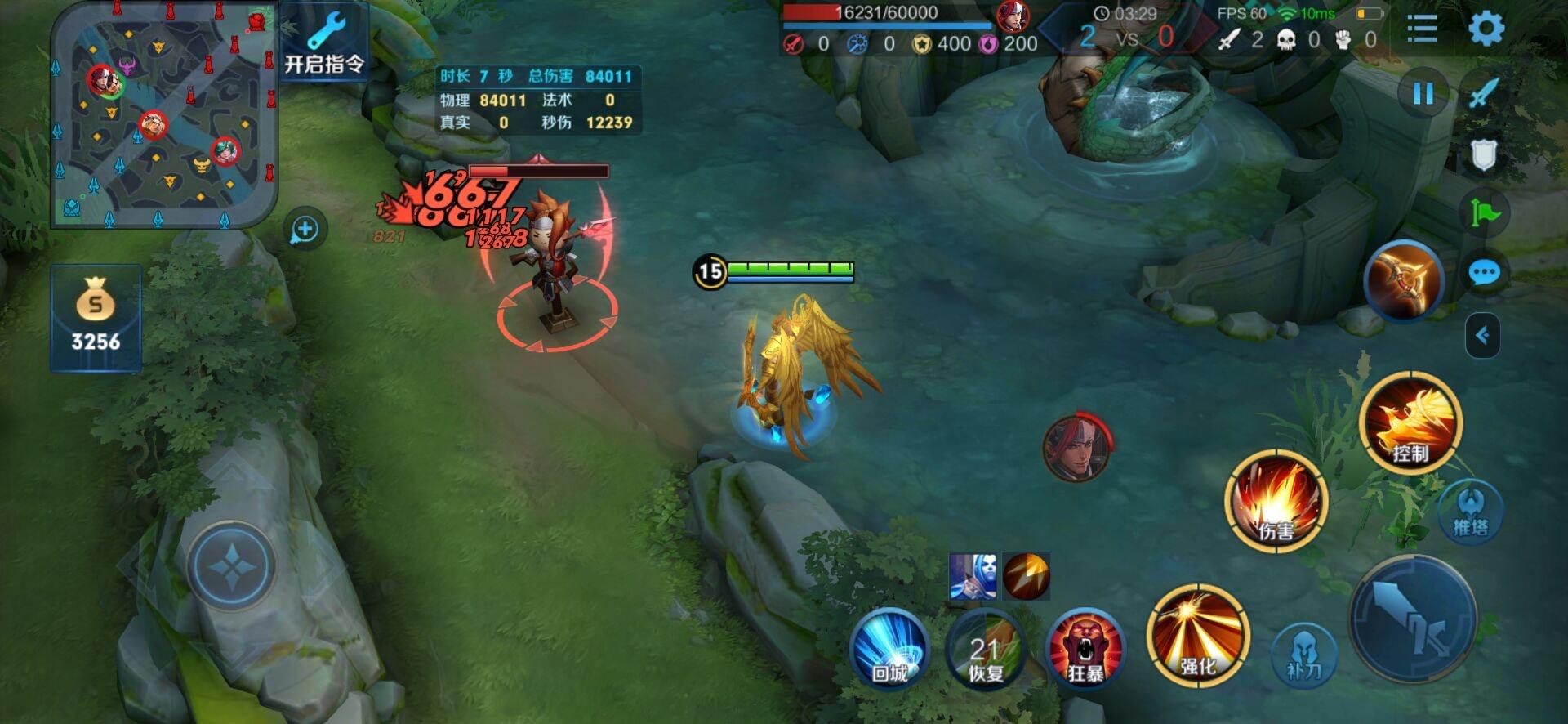The height and width of the screenshot is (724, 1568).
Task: Tap the green flag gather signal
Action: click(x=1484, y=212)
